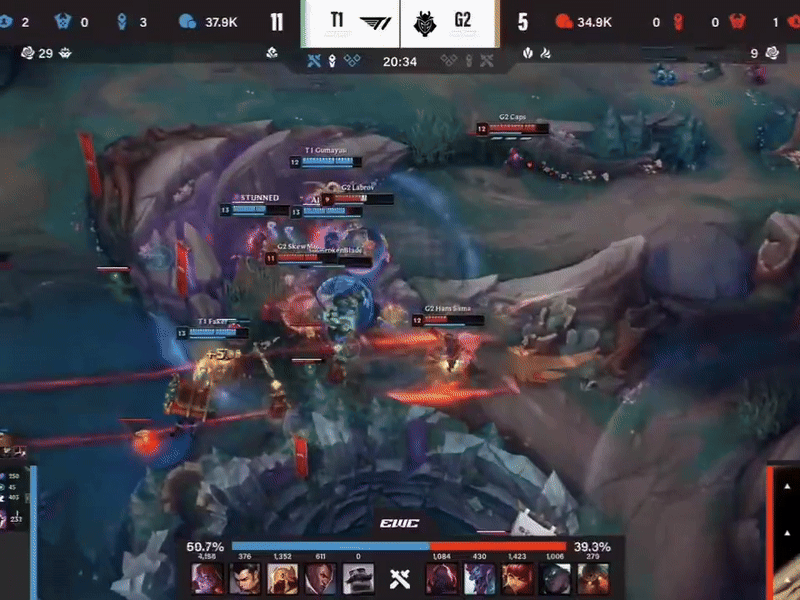Screen dimensions: 800x600
Task: Select the red-haired champion with 1,423 damage
Action: coord(517,579)
